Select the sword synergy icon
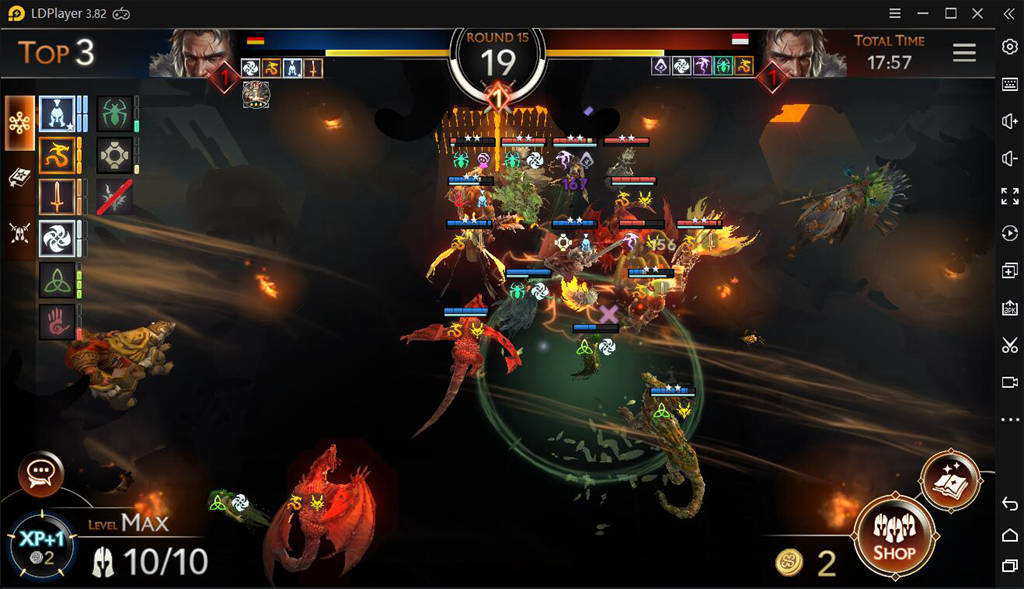This screenshot has height=589, width=1024. [56, 197]
